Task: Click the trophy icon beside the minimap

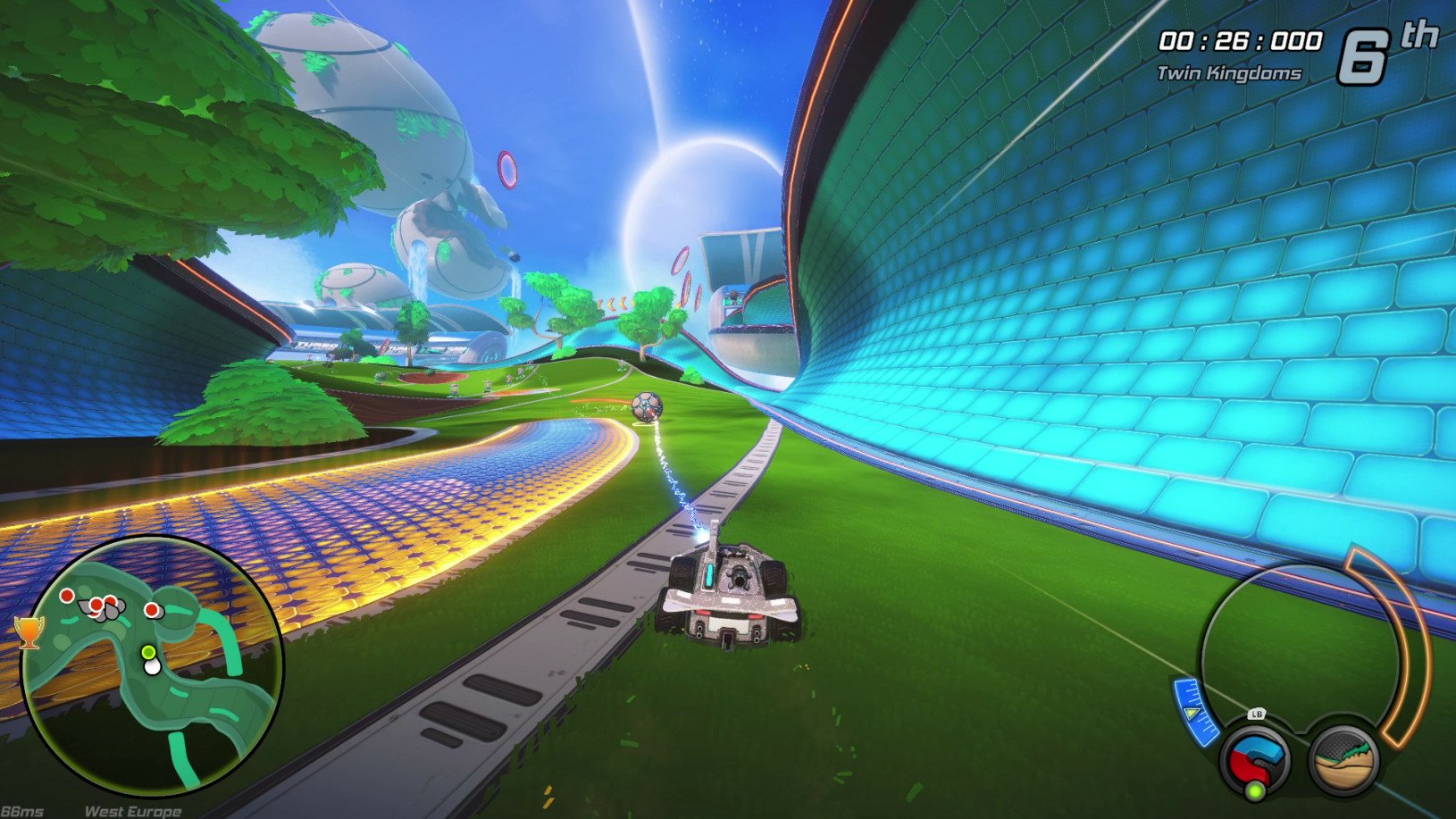Action: pyautogui.click(x=28, y=634)
